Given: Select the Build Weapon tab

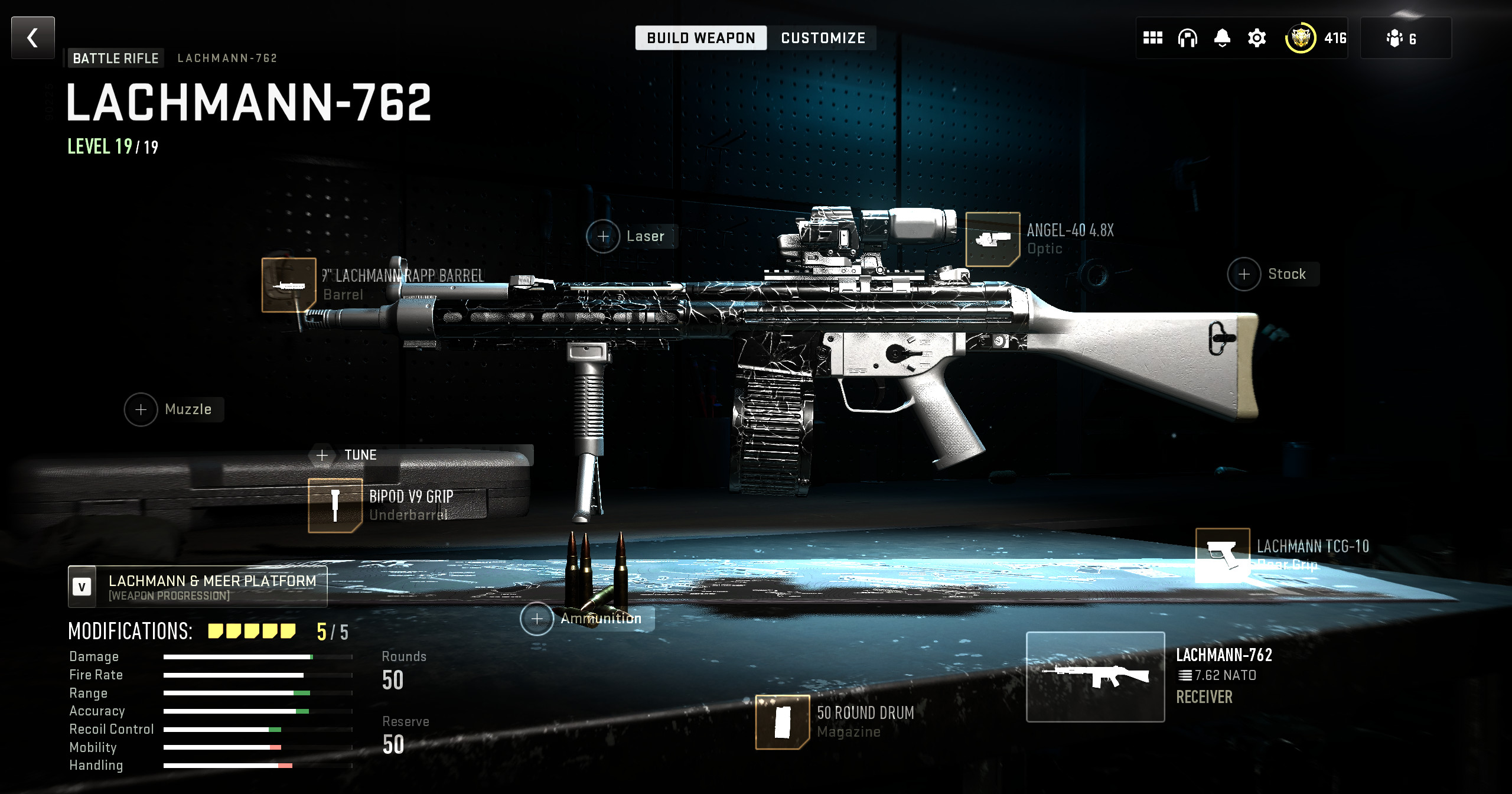Looking at the screenshot, I should point(701,38).
